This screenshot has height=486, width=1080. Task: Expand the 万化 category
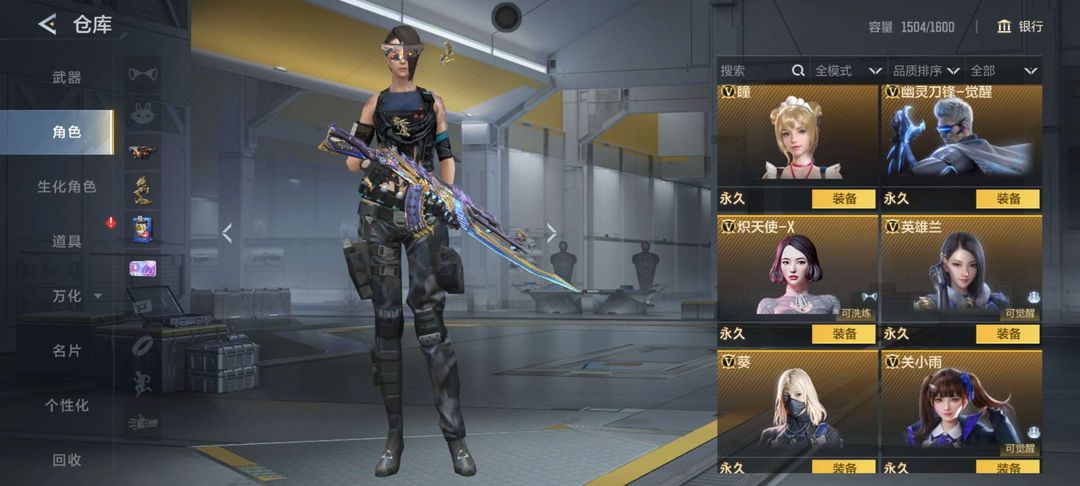pyautogui.click(x=76, y=296)
